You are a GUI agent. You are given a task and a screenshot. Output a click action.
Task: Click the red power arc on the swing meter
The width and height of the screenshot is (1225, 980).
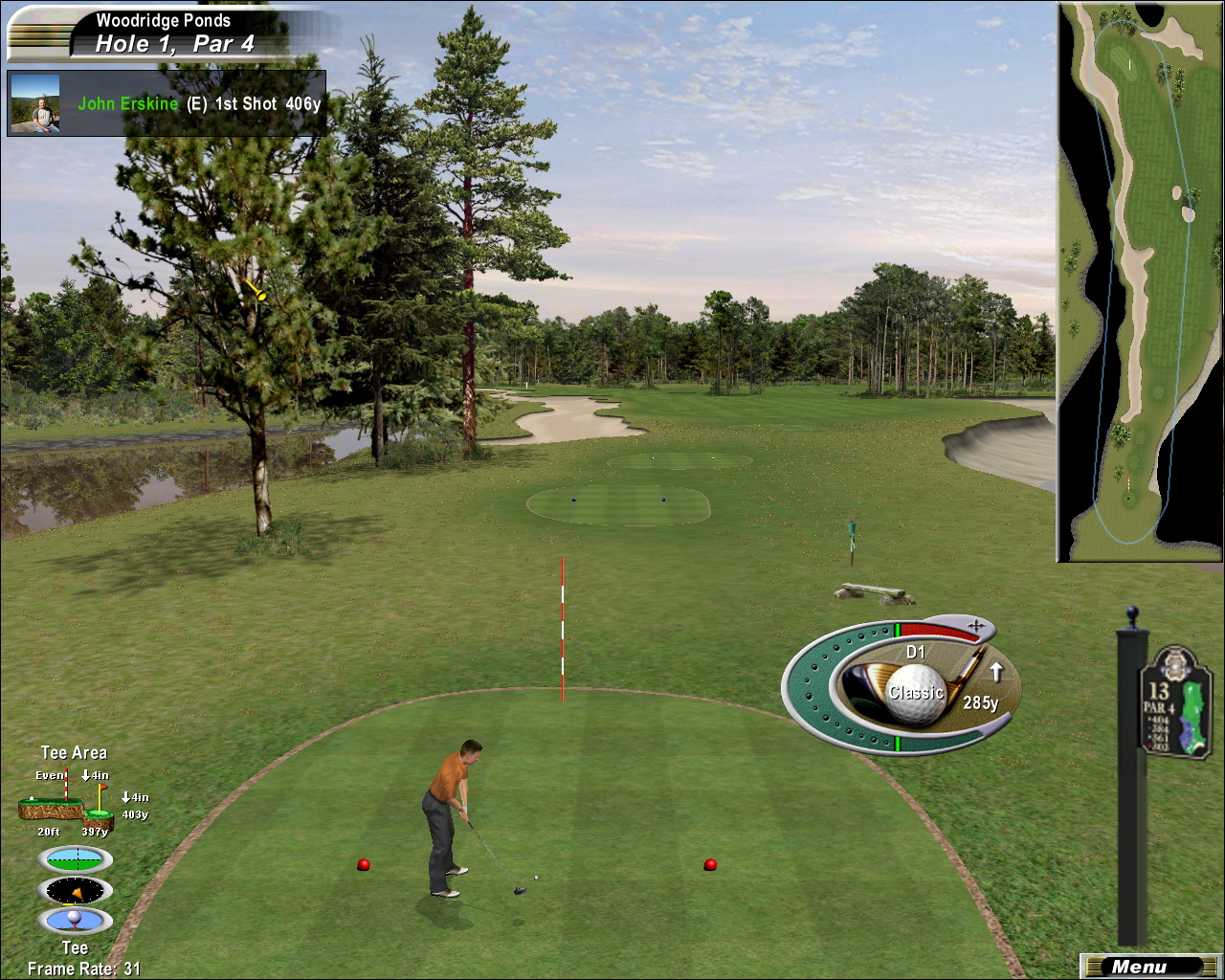click(933, 632)
